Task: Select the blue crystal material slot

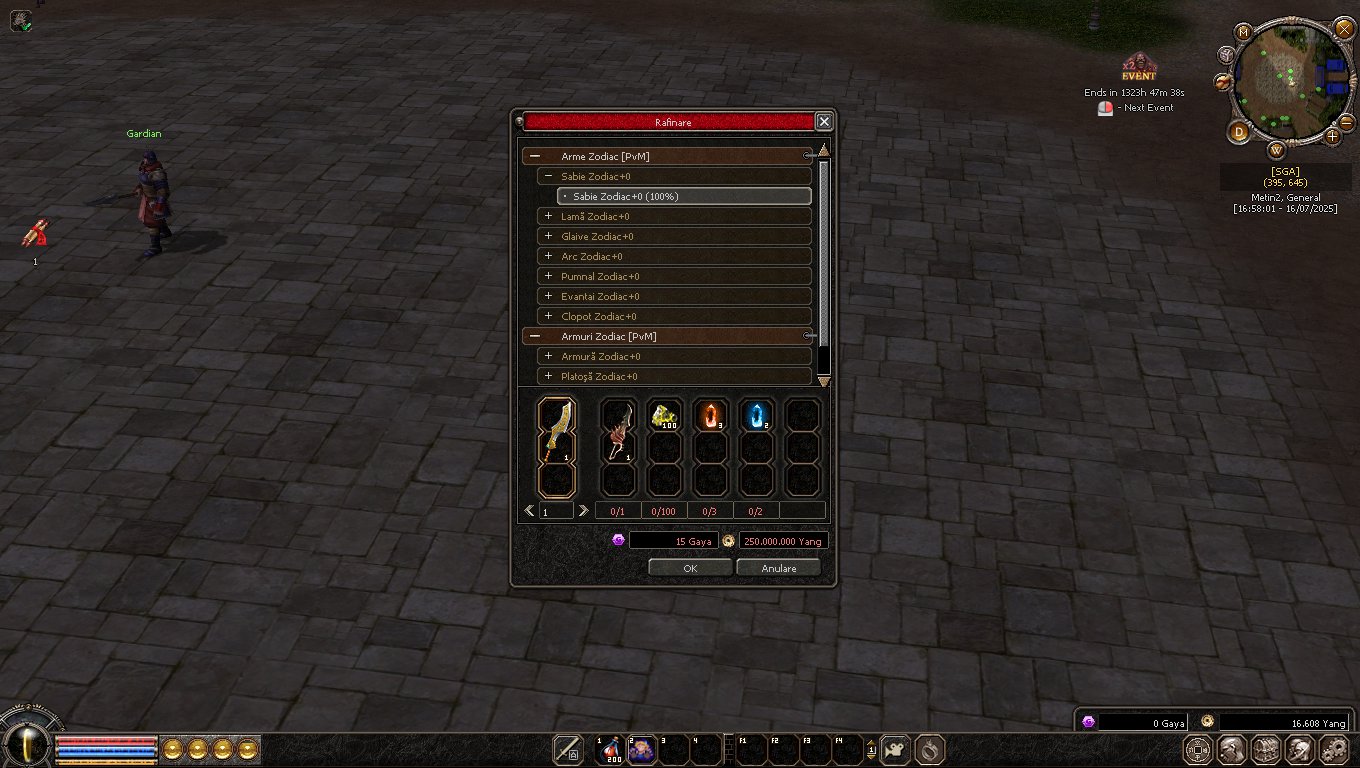Action: [x=757, y=415]
